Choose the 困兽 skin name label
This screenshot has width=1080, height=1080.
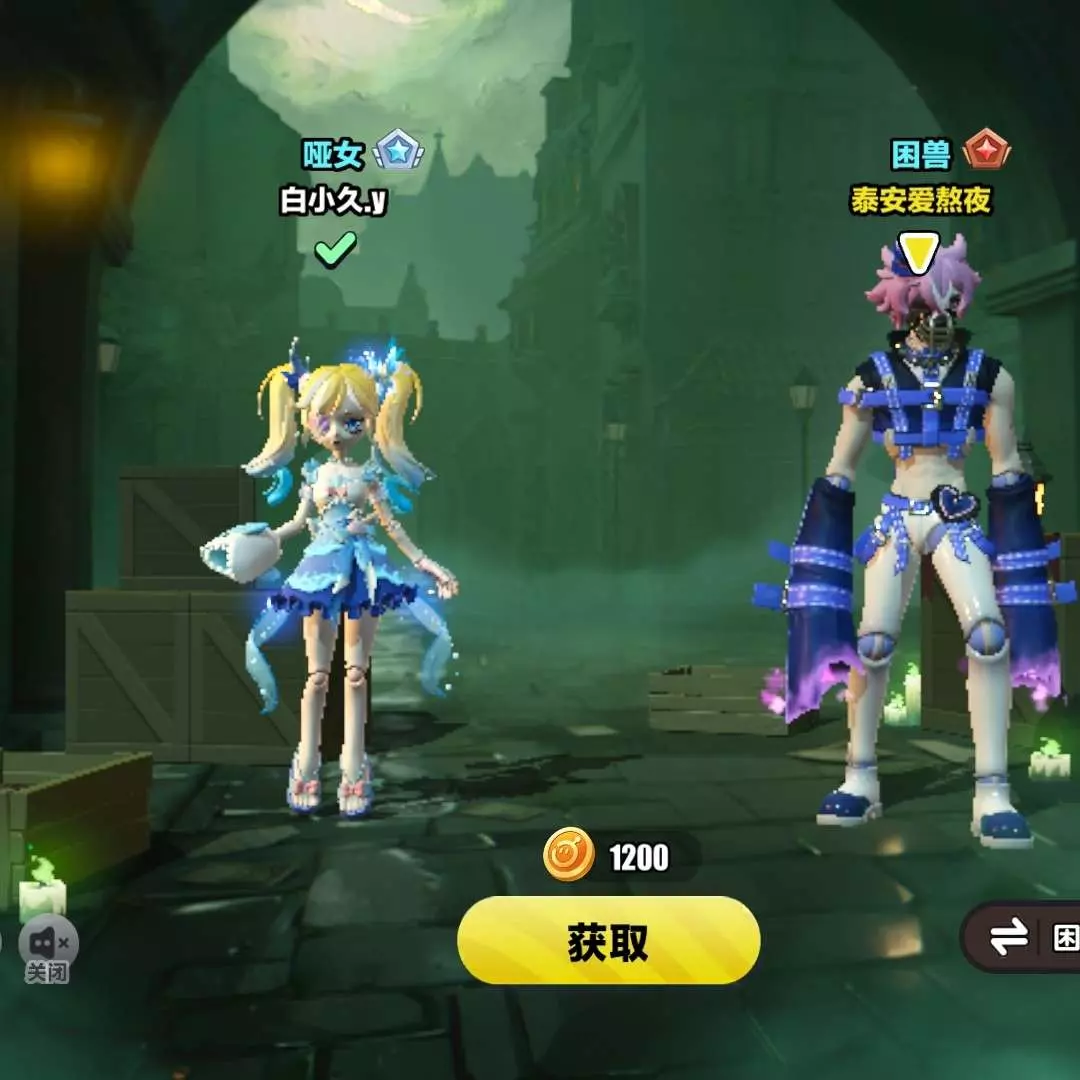(921, 154)
